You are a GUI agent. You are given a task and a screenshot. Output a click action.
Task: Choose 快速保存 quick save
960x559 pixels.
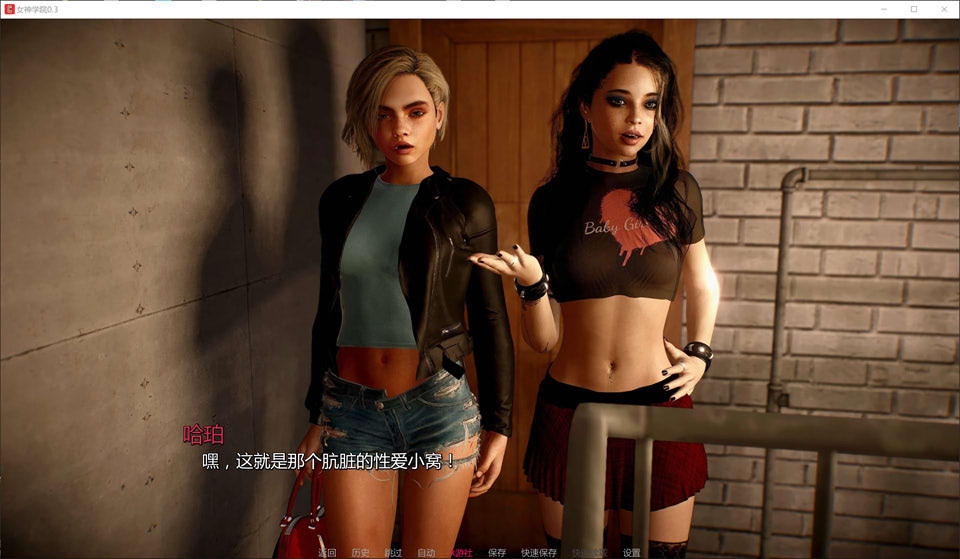(x=539, y=552)
